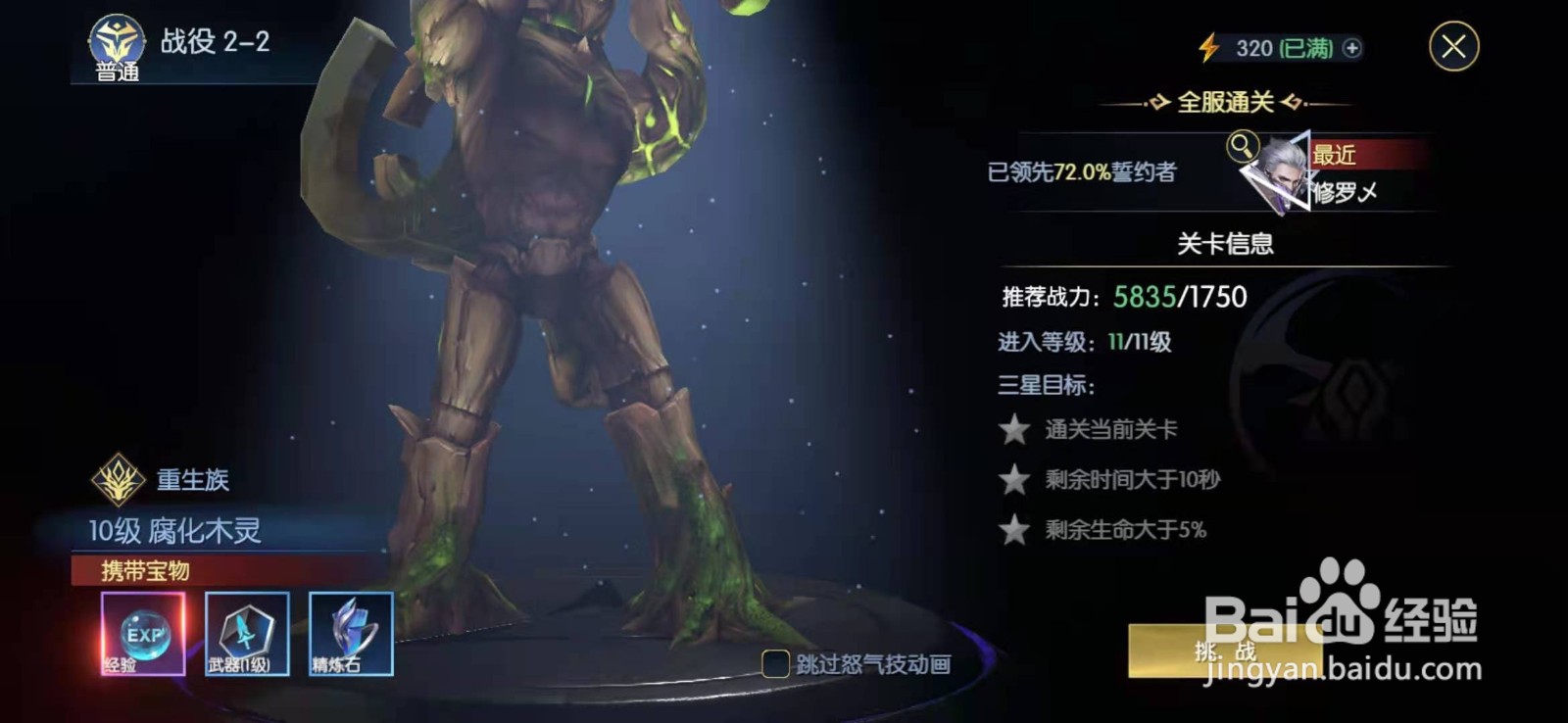
Task: Toggle the star beside 剩余生命大于5%
Action: coord(1012,528)
